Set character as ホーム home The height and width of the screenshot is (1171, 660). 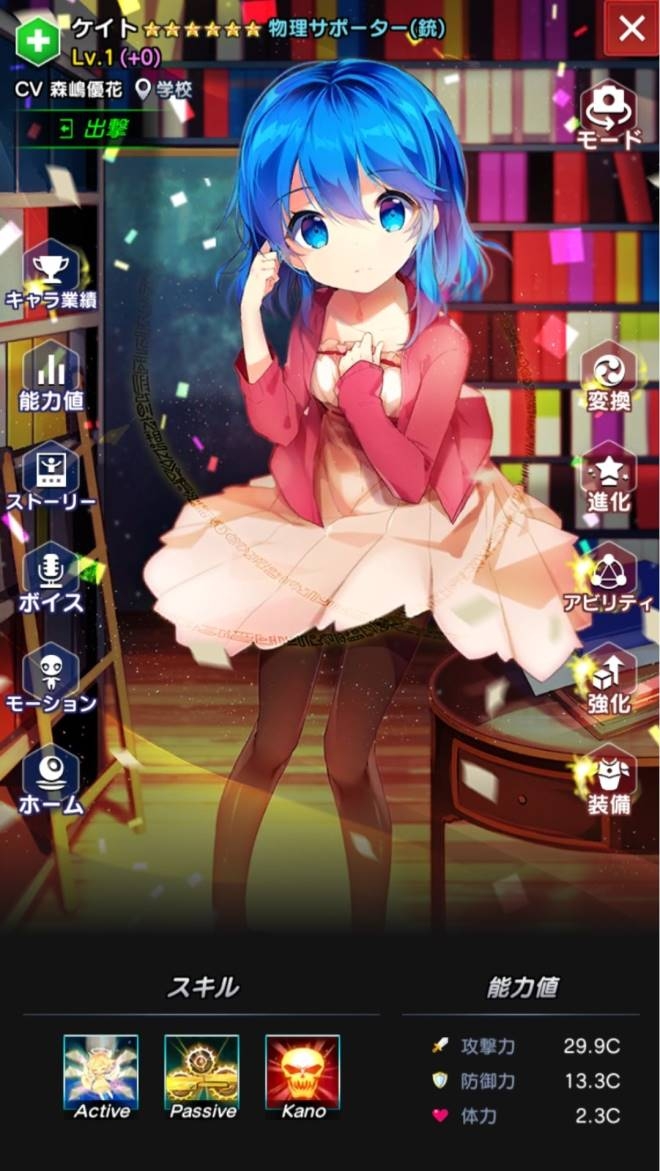point(50,782)
